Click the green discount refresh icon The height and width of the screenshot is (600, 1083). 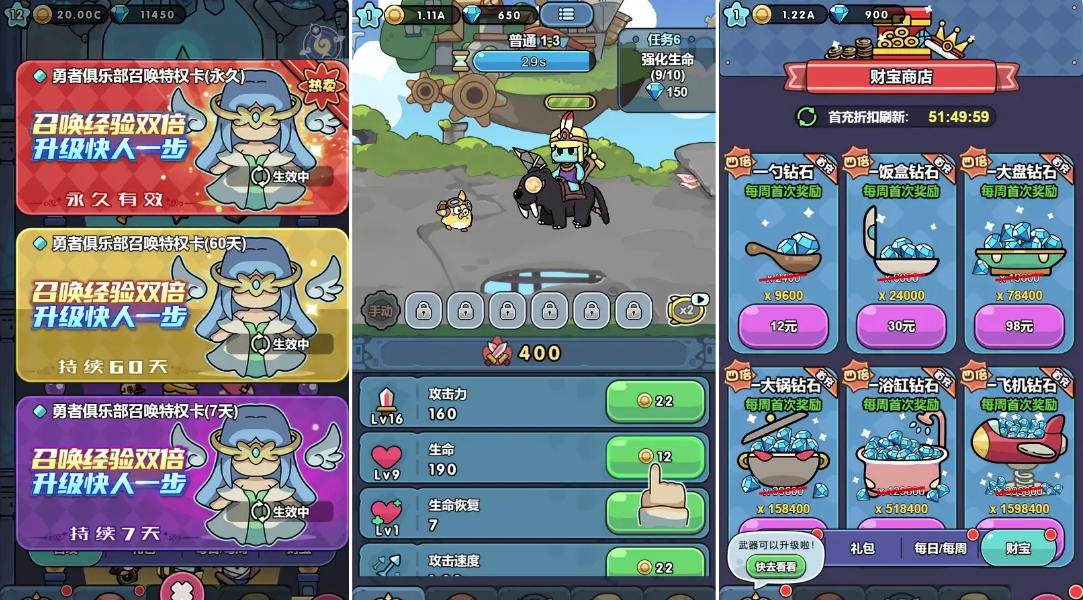tap(807, 117)
